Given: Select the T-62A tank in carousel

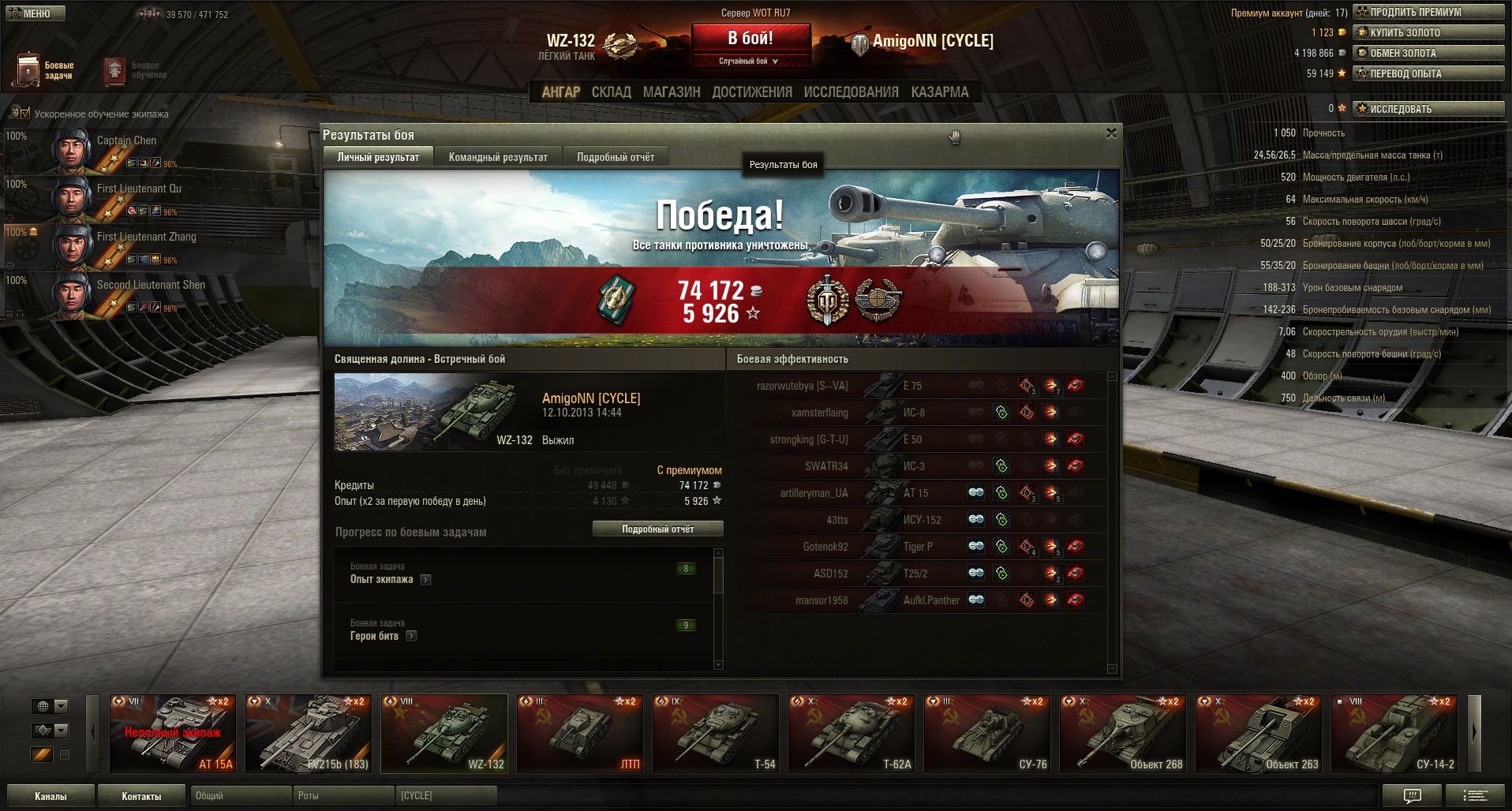Looking at the screenshot, I should [851, 733].
